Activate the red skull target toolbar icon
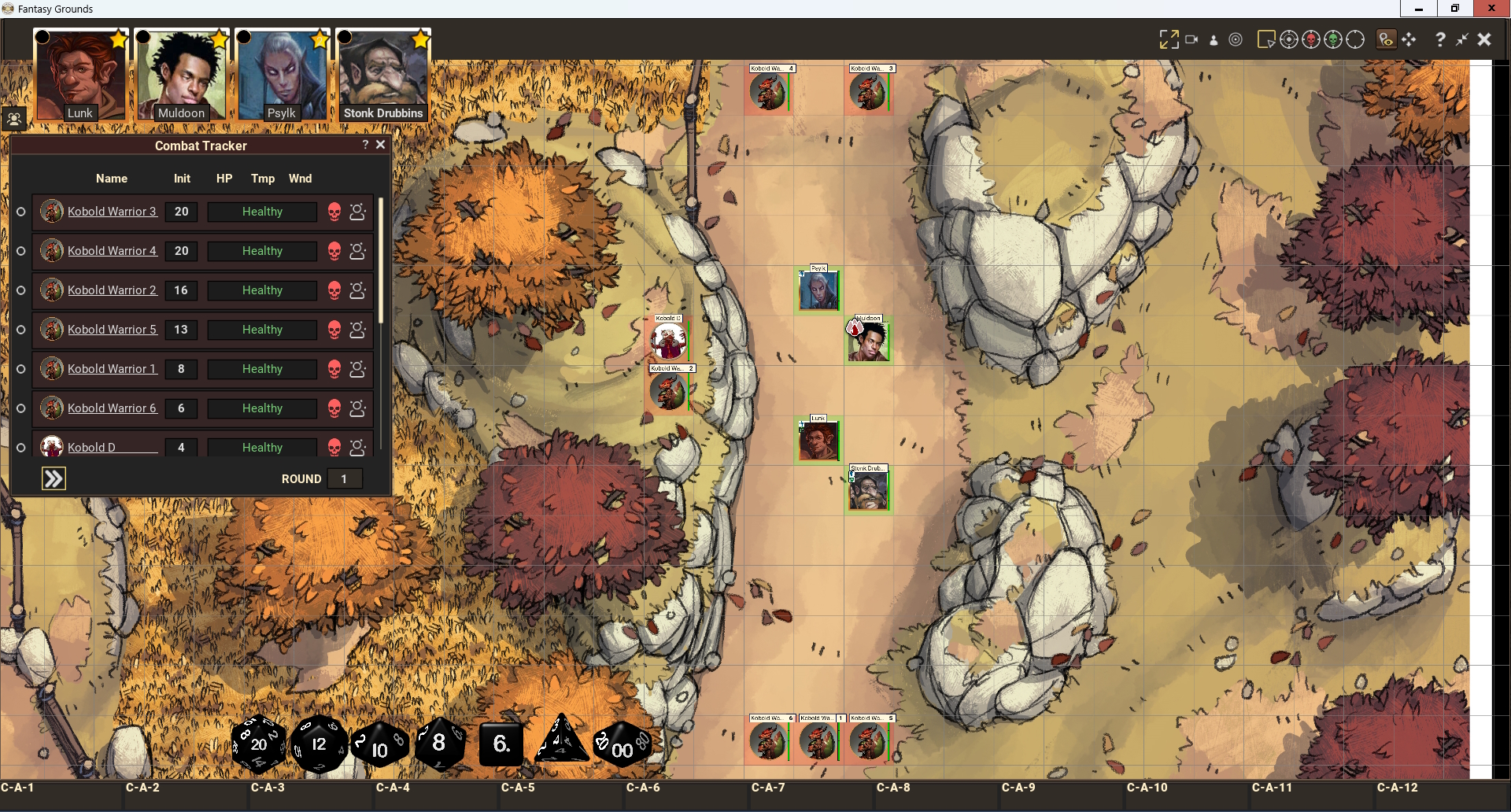This screenshot has width=1511, height=812. click(1311, 39)
